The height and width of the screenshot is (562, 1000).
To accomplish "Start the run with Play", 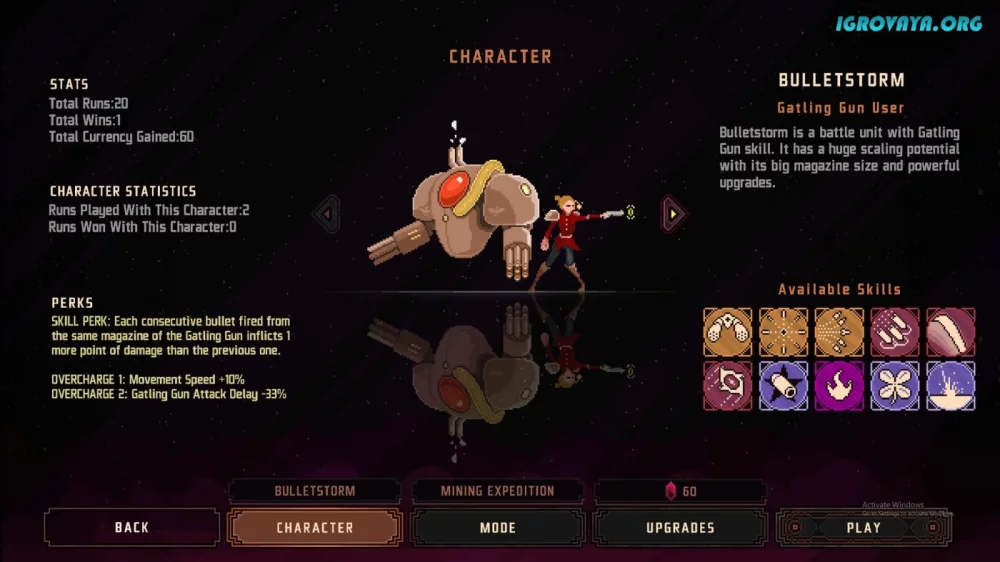I will pos(863,527).
